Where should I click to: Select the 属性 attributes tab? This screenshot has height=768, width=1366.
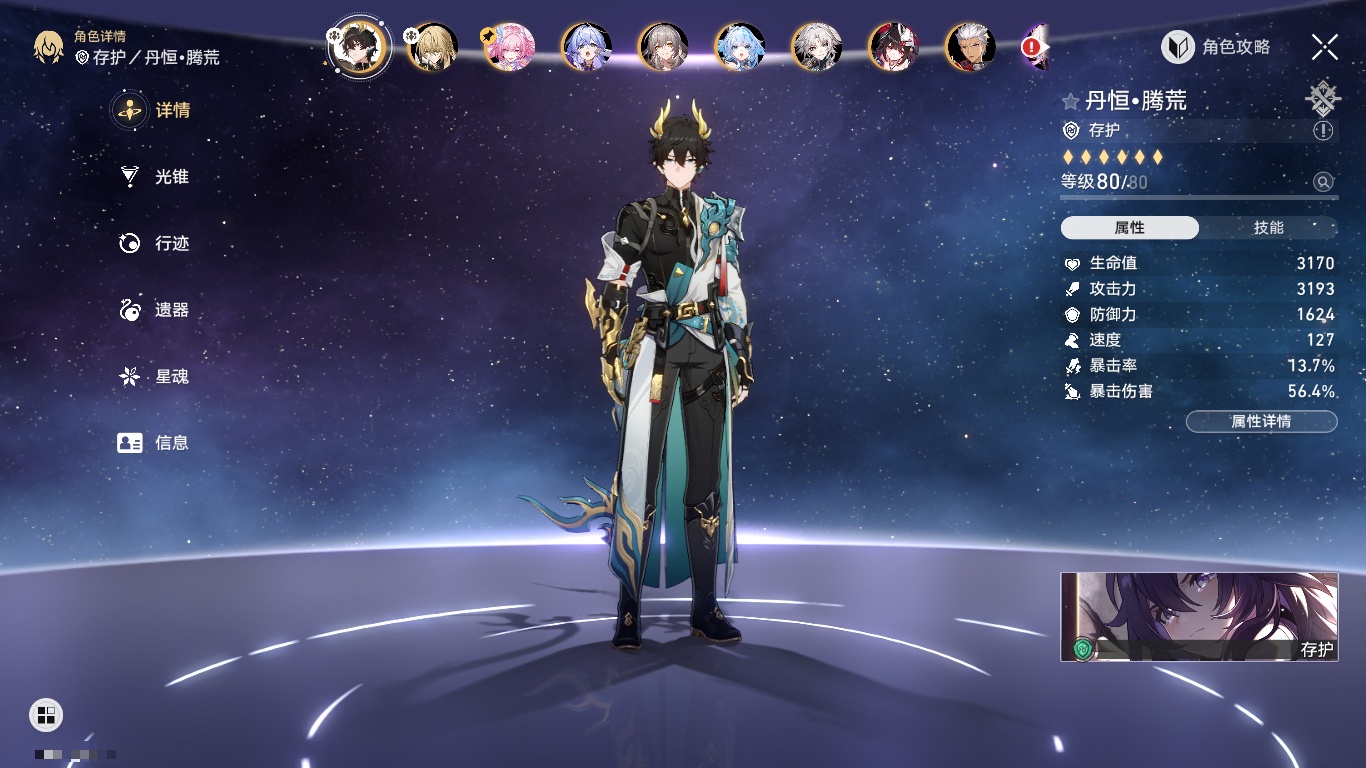click(x=1130, y=228)
